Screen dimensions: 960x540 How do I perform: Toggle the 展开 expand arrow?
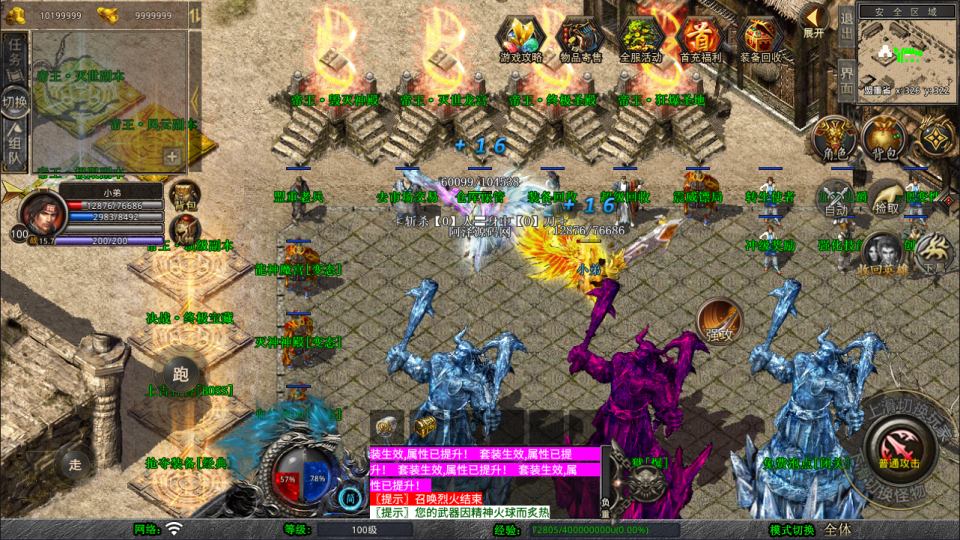(813, 20)
